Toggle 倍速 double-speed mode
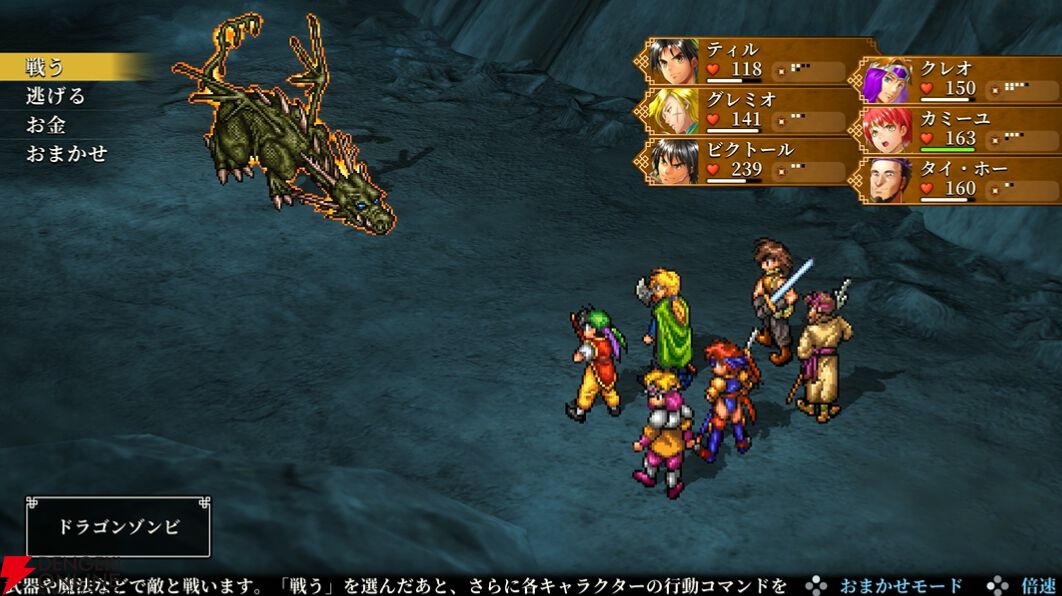The image size is (1062, 596). point(1037,586)
